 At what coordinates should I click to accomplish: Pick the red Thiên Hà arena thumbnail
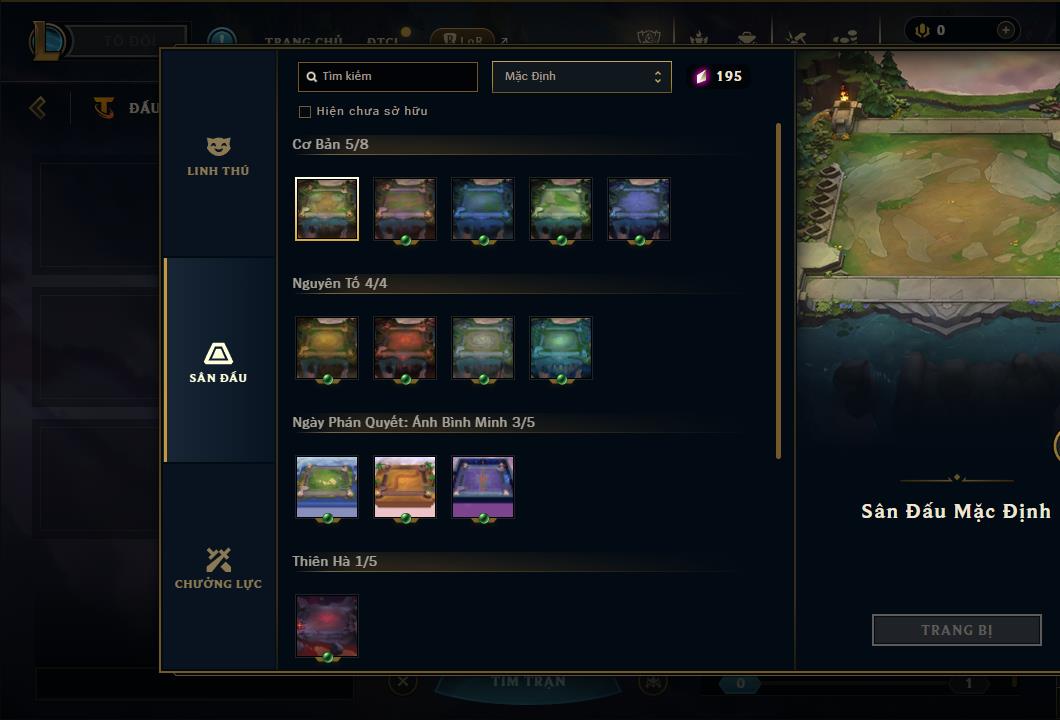[327, 626]
